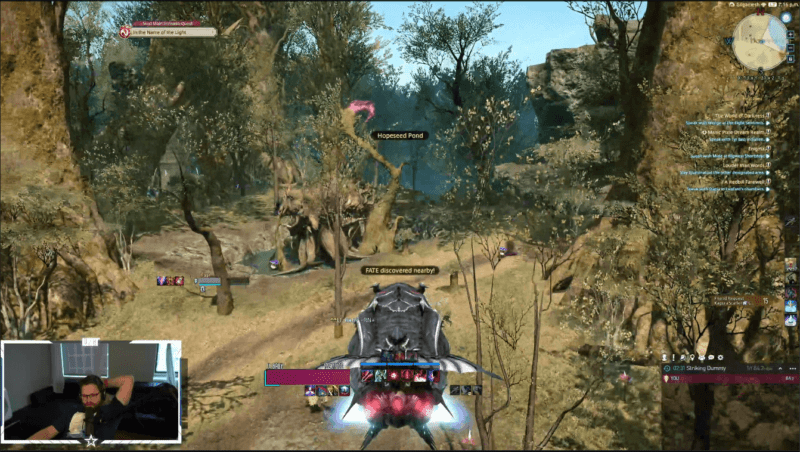800x452 pixels.
Task: Click the Striking Dummy timer clock icon
Action: tap(668, 368)
